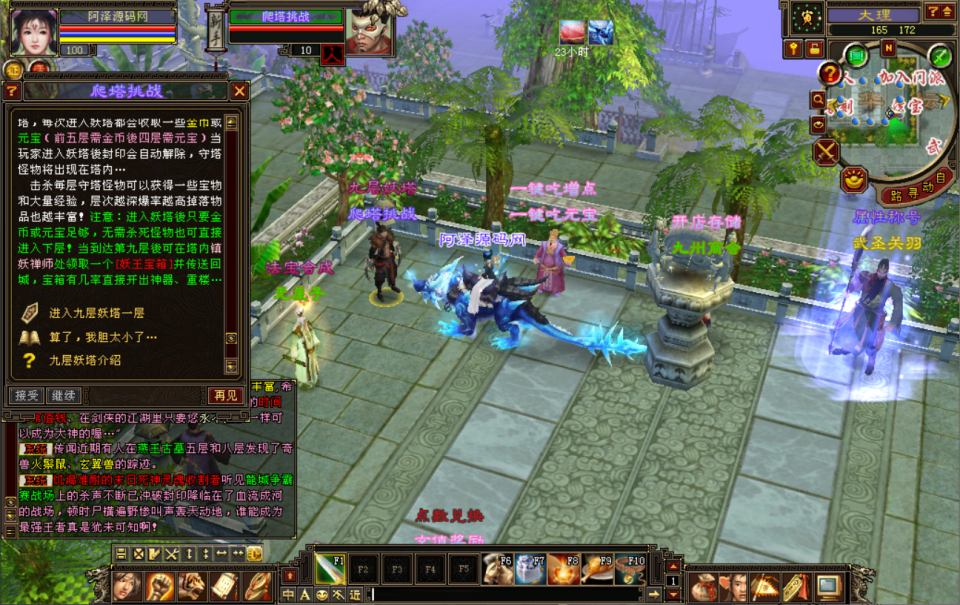Screen dimensions: 960x605
Task: Open the computer monitor system menu
Action: 829,586
